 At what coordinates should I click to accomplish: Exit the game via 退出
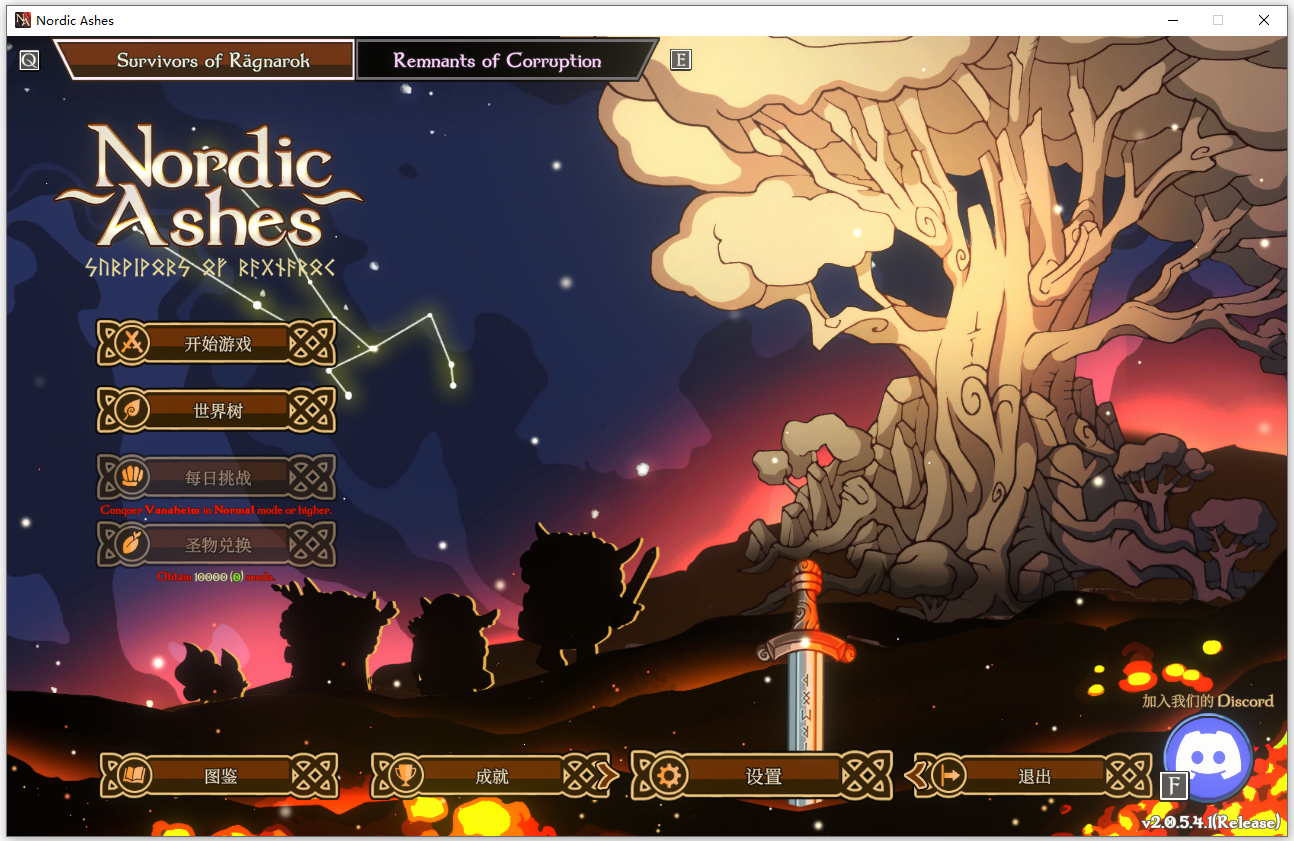pos(1034,776)
